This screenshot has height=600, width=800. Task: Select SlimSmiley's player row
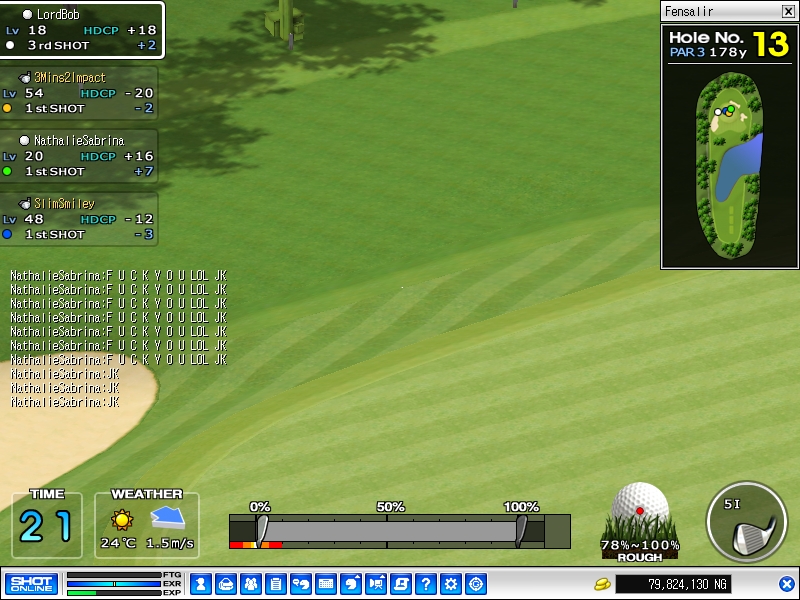click(x=80, y=219)
